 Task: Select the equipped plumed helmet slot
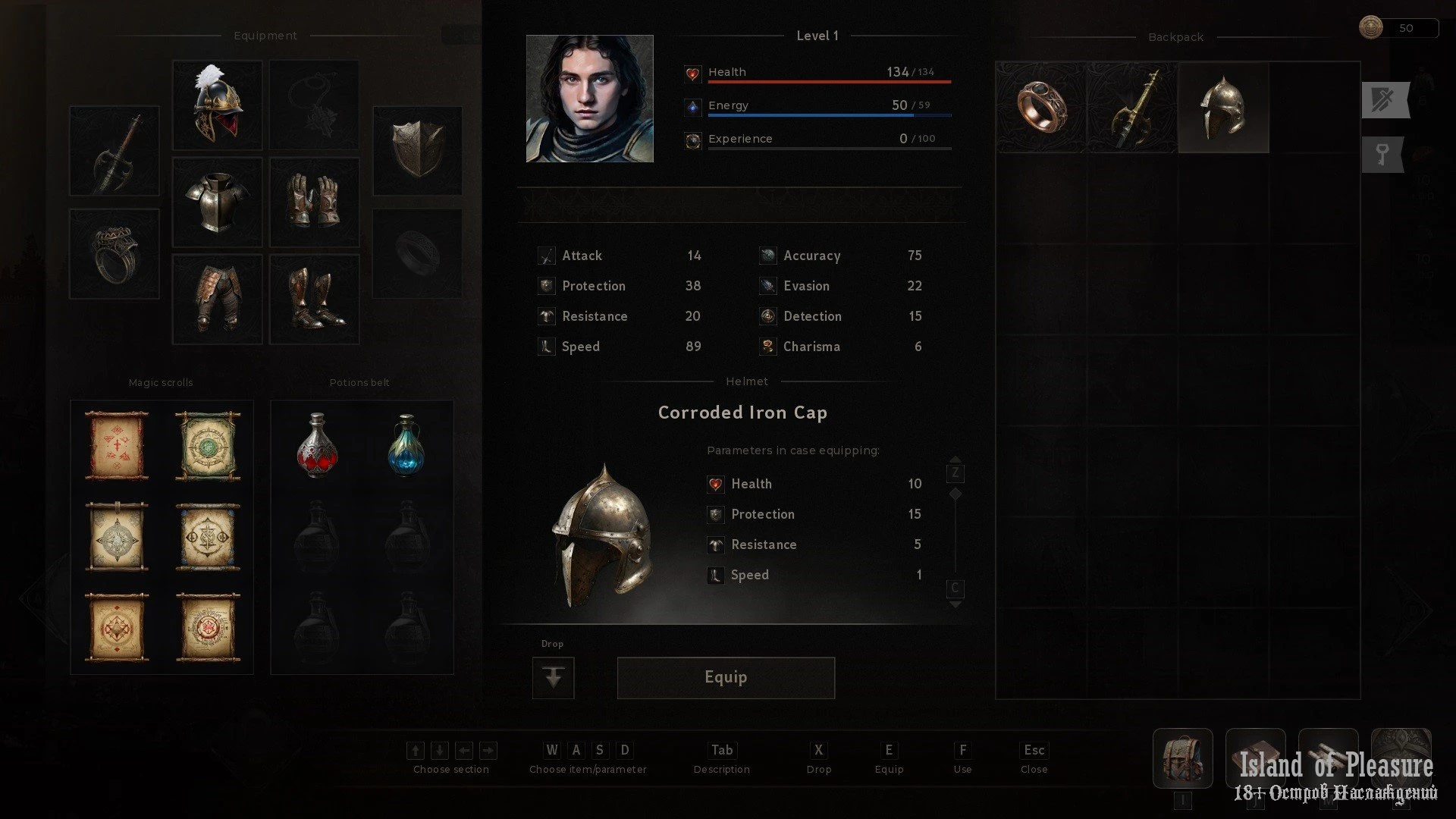(218, 105)
